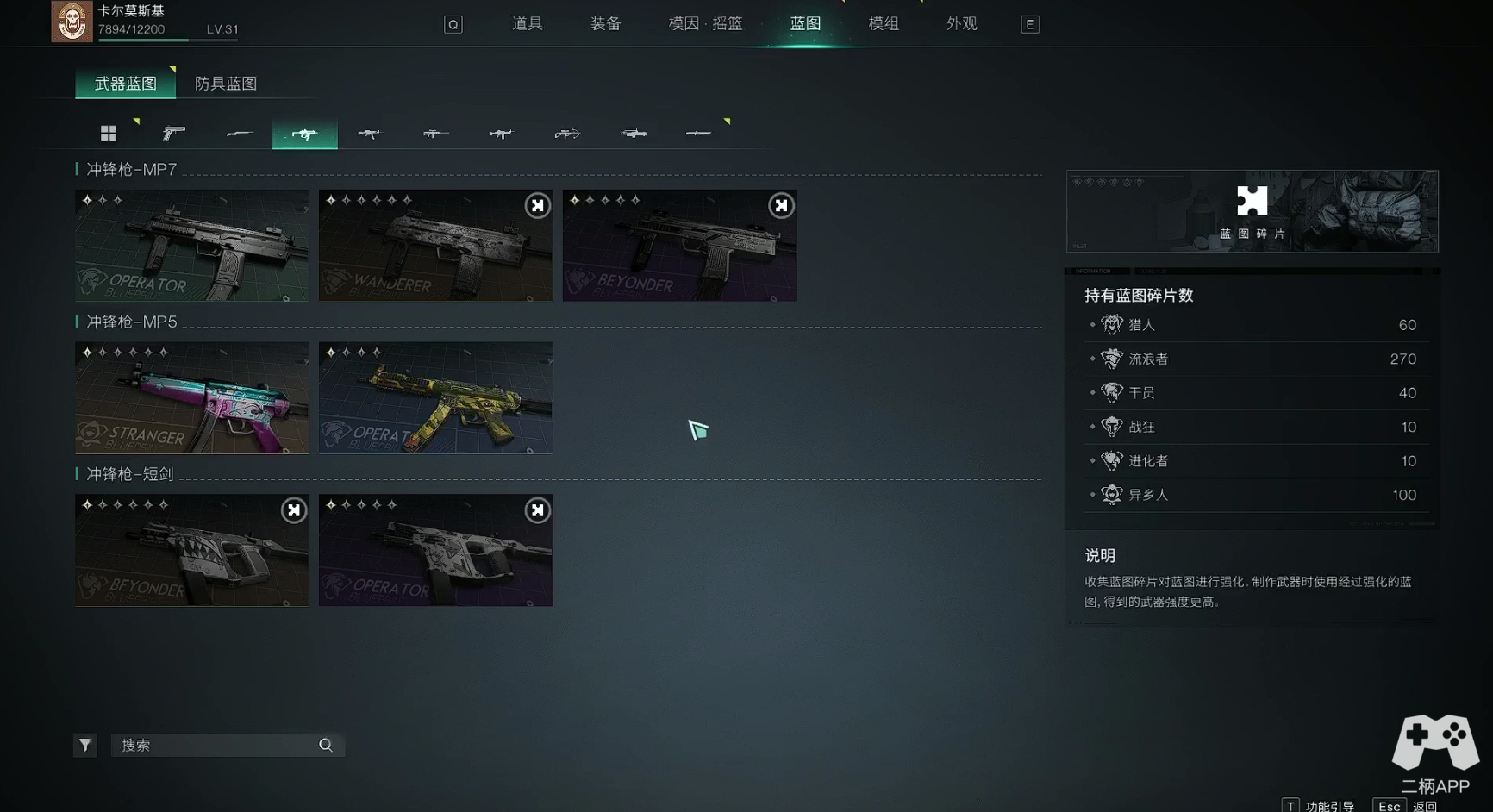The height and width of the screenshot is (812, 1493).
Task: Select the 武器蓝图 weapon blueprints tab
Action: coord(126,84)
